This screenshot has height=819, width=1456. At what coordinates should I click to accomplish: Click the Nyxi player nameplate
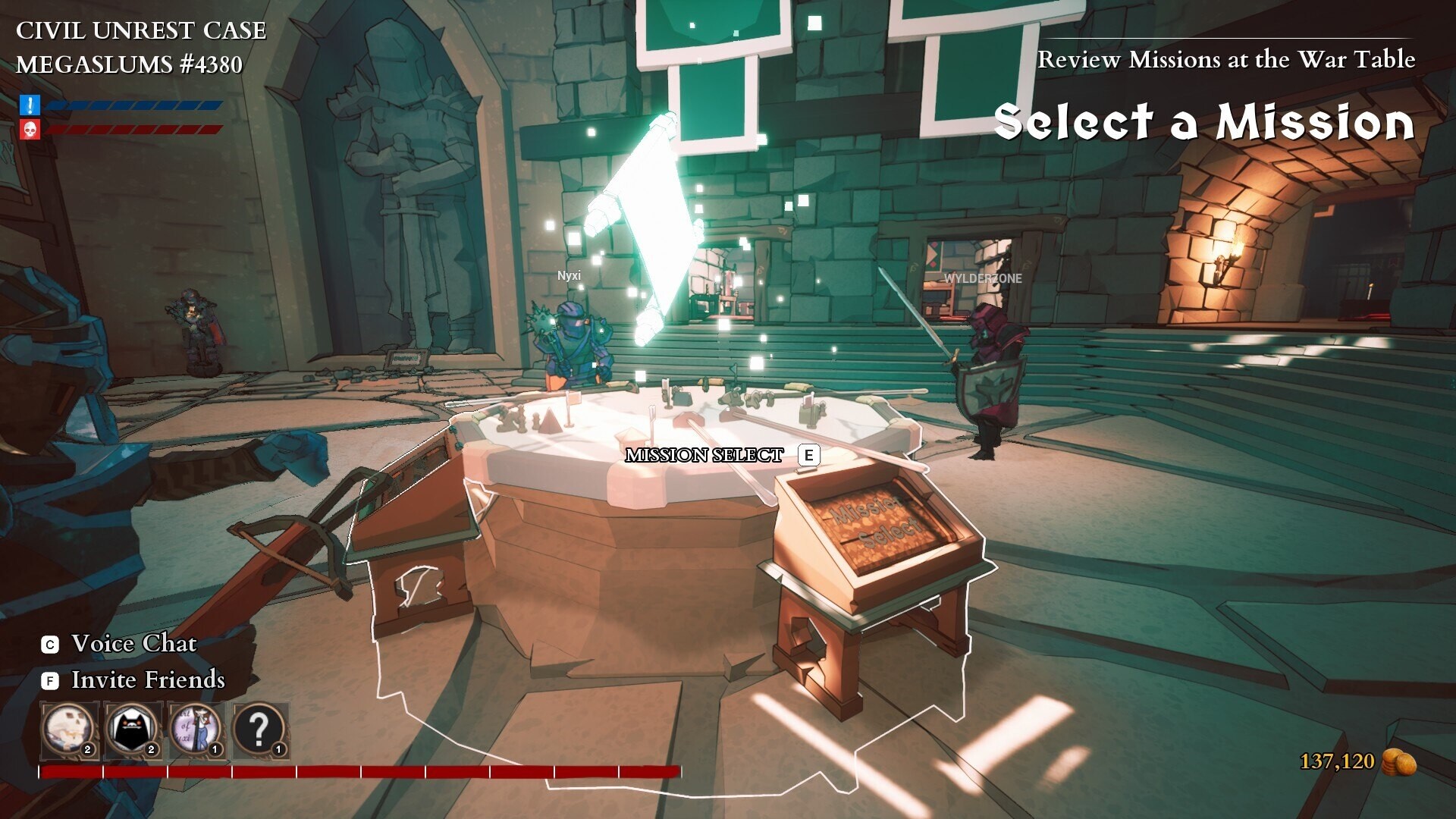(x=570, y=277)
